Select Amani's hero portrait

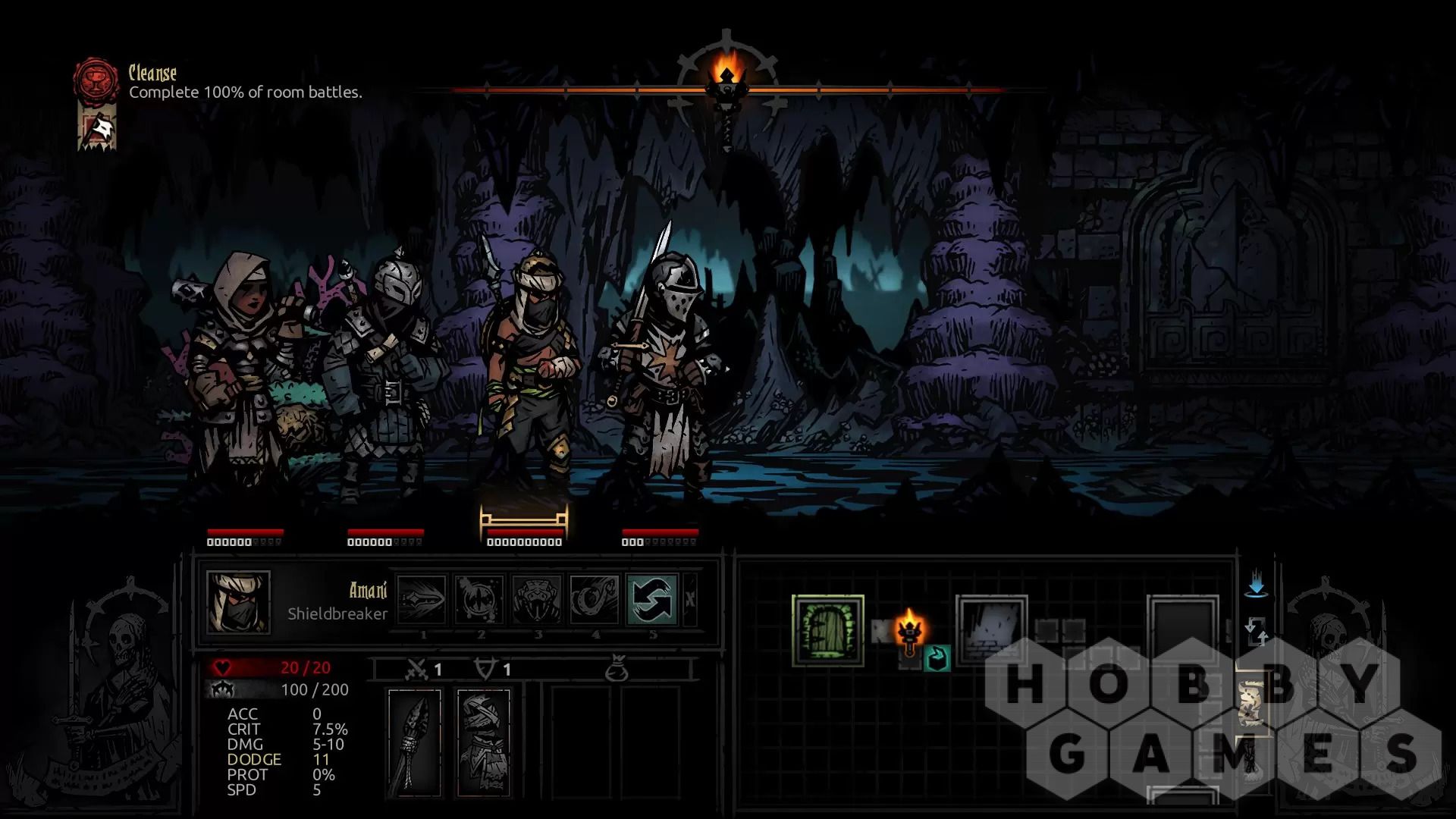(238, 601)
